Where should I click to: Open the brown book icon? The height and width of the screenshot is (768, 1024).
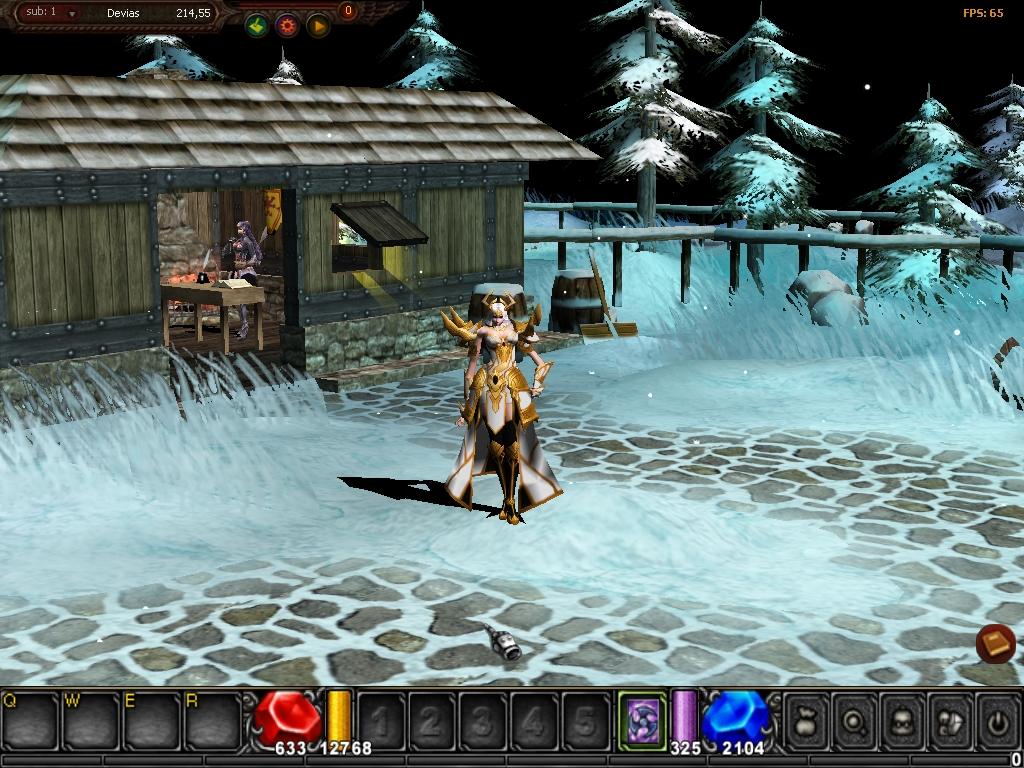(995, 644)
